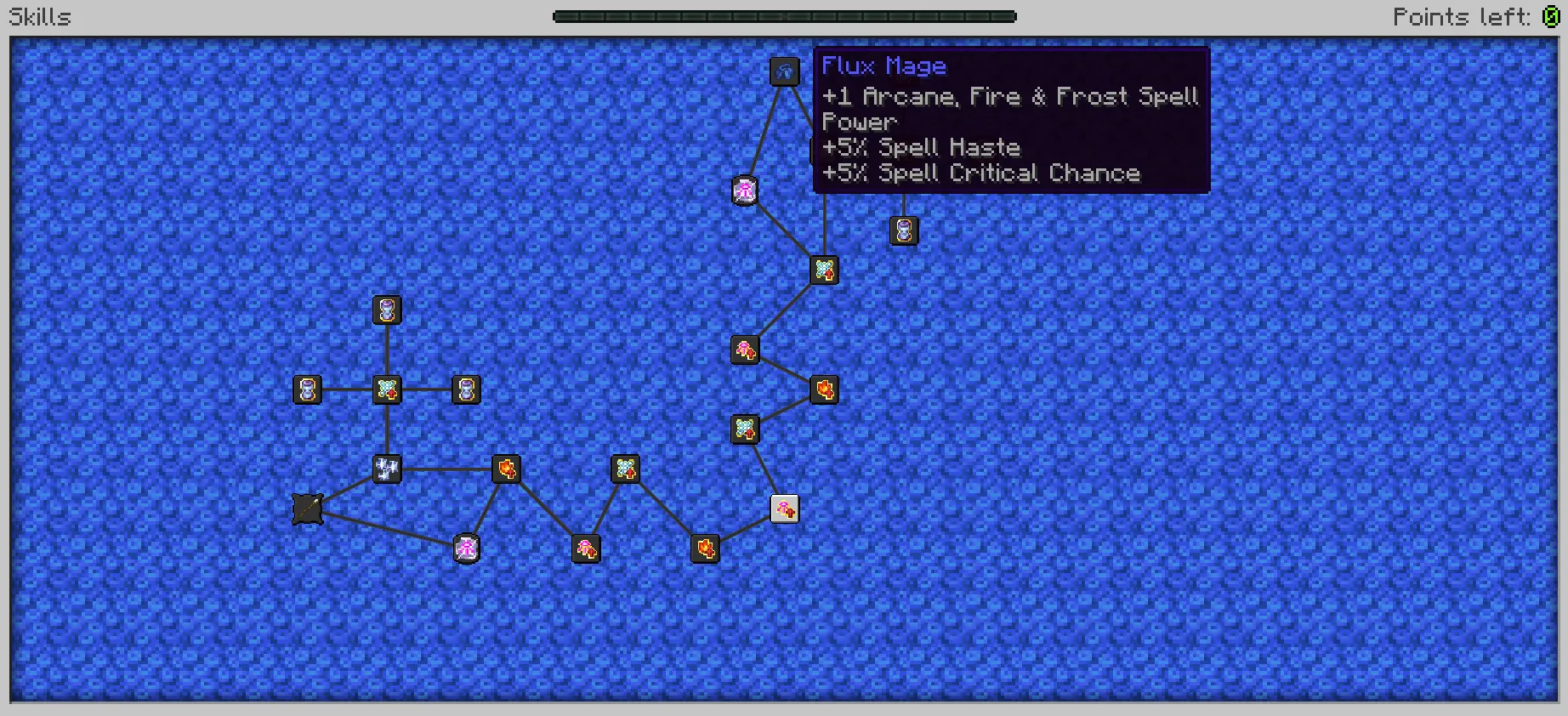The width and height of the screenshot is (1568, 716).
Task: Select the leftmost hourglass skill node
Action: point(307,390)
